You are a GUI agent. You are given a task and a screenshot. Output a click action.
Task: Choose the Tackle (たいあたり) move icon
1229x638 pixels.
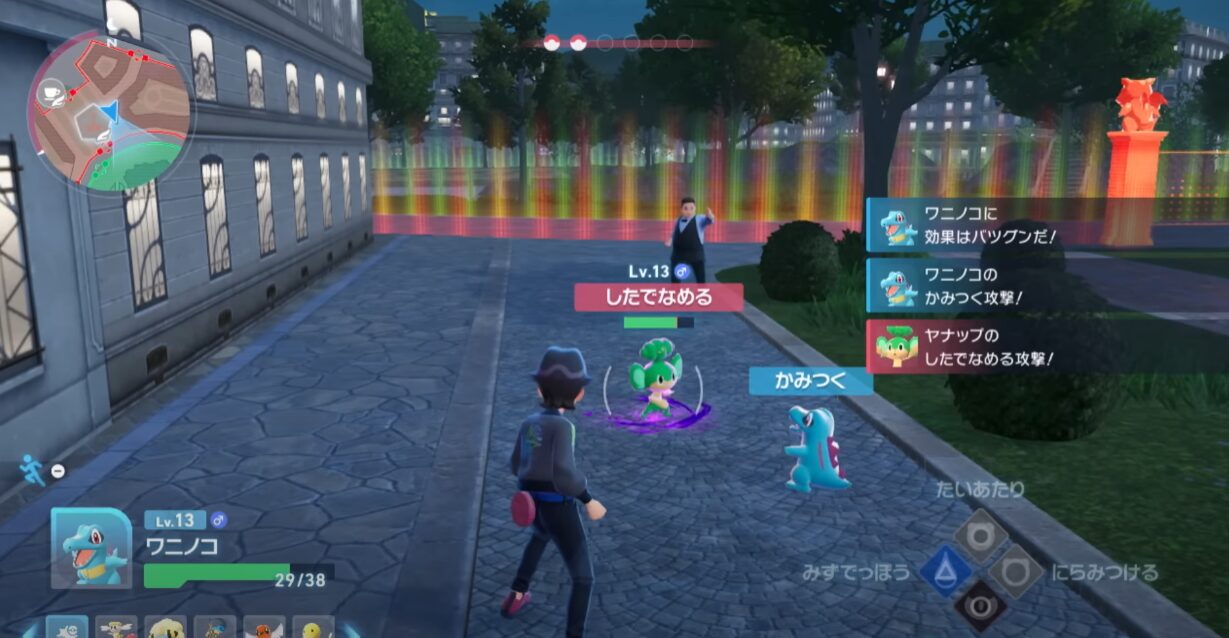[981, 535]
